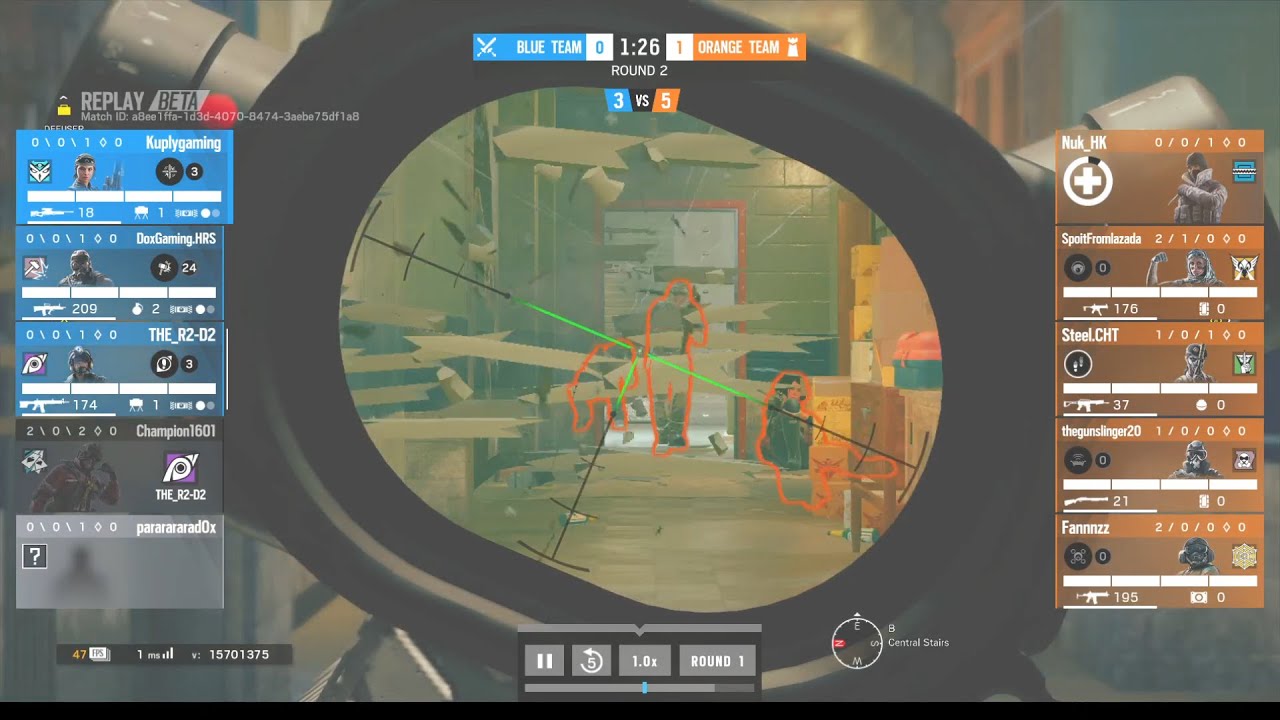View thegunslinger20 player card
Image resolution: width=1280 pixels, height=720 pixels.
click(1159, 464)
